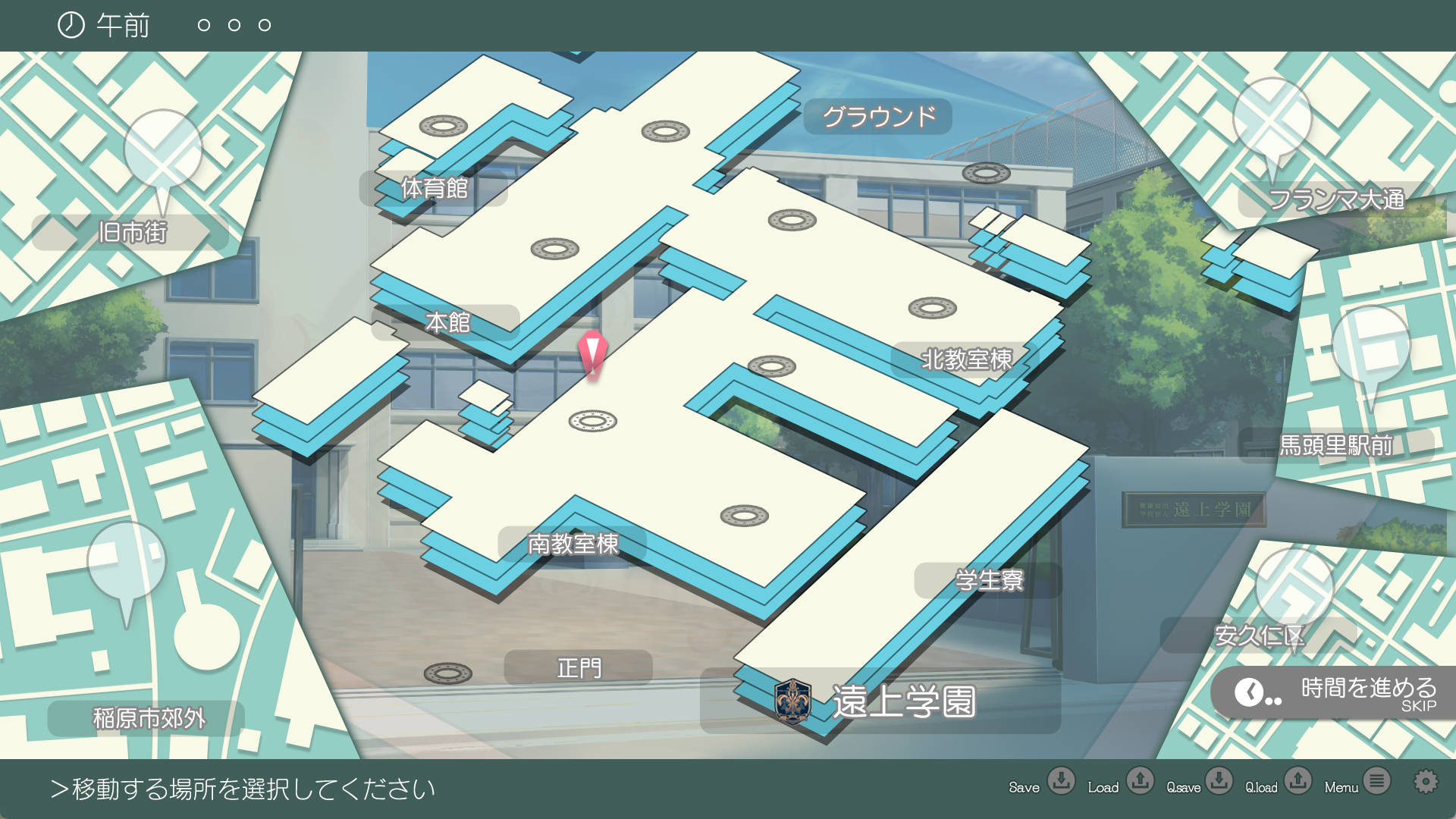Select the 正門 main gate
This screenshot has width=1456, height=819.
pos(579,668)
